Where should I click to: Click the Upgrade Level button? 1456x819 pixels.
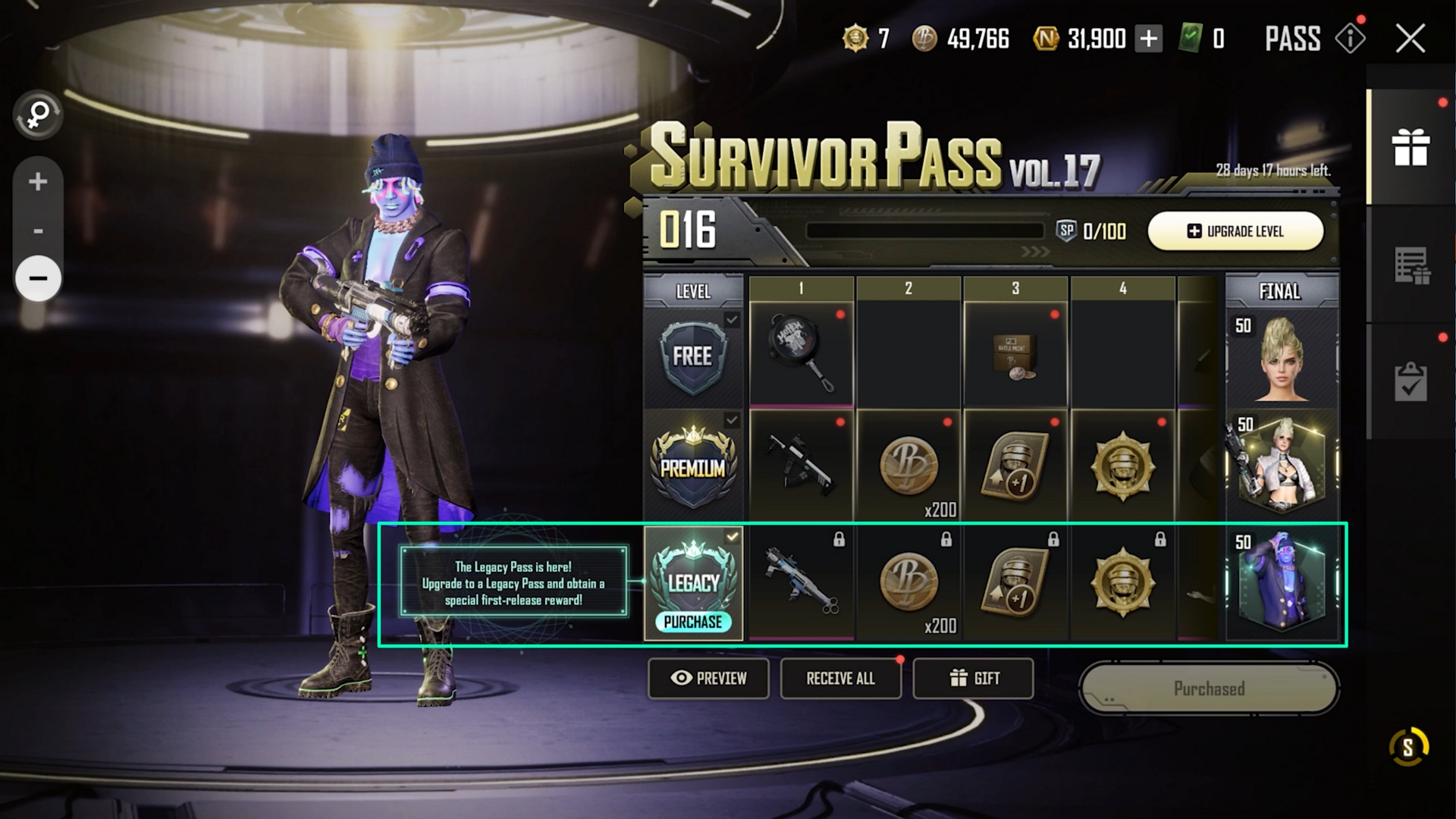(x=1235, y=231)
